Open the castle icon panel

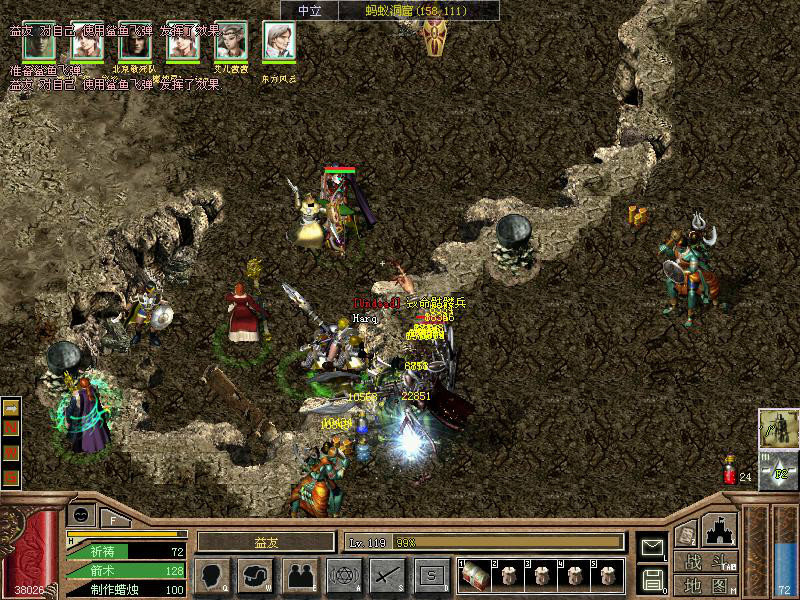tap(720, 530)
